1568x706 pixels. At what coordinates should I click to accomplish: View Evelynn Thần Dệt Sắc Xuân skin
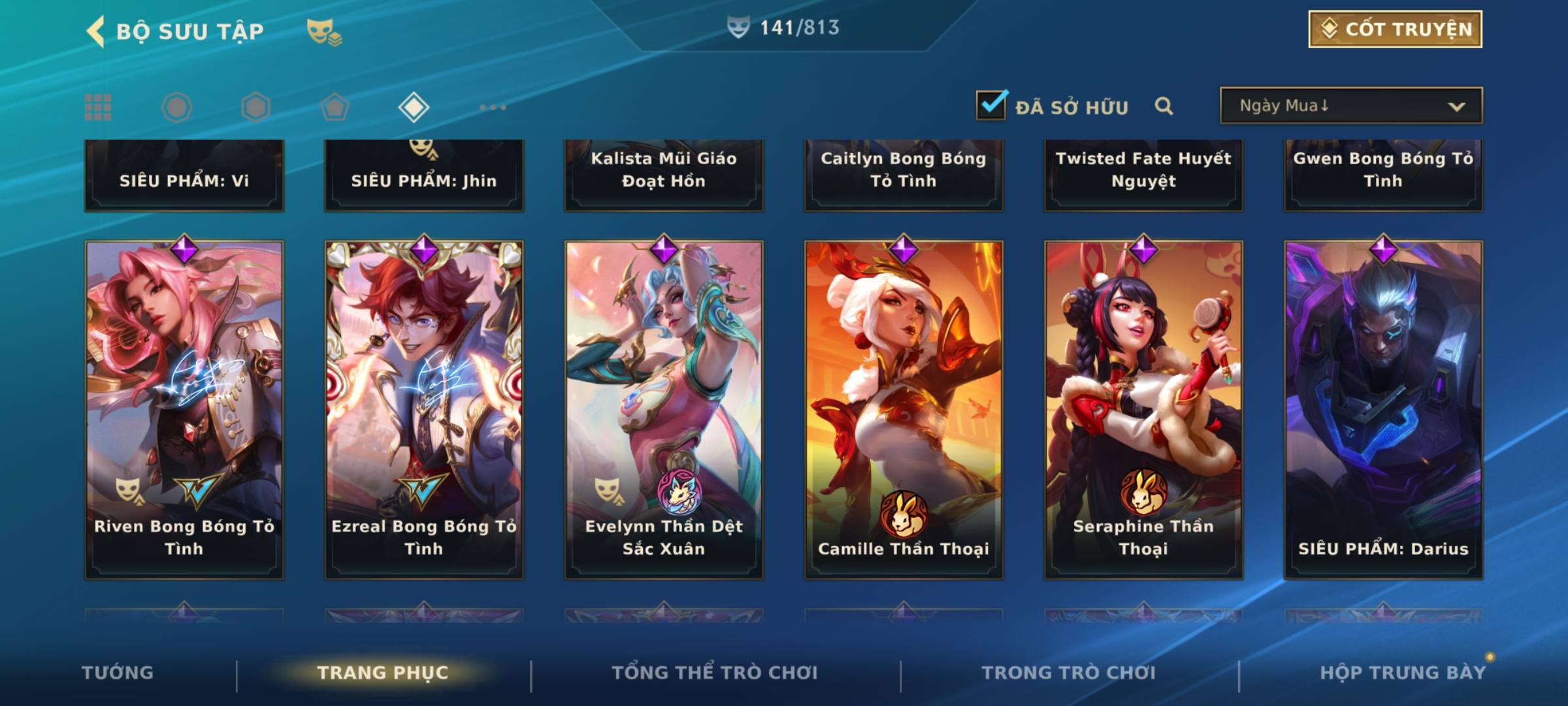click(x=664, y=409)
